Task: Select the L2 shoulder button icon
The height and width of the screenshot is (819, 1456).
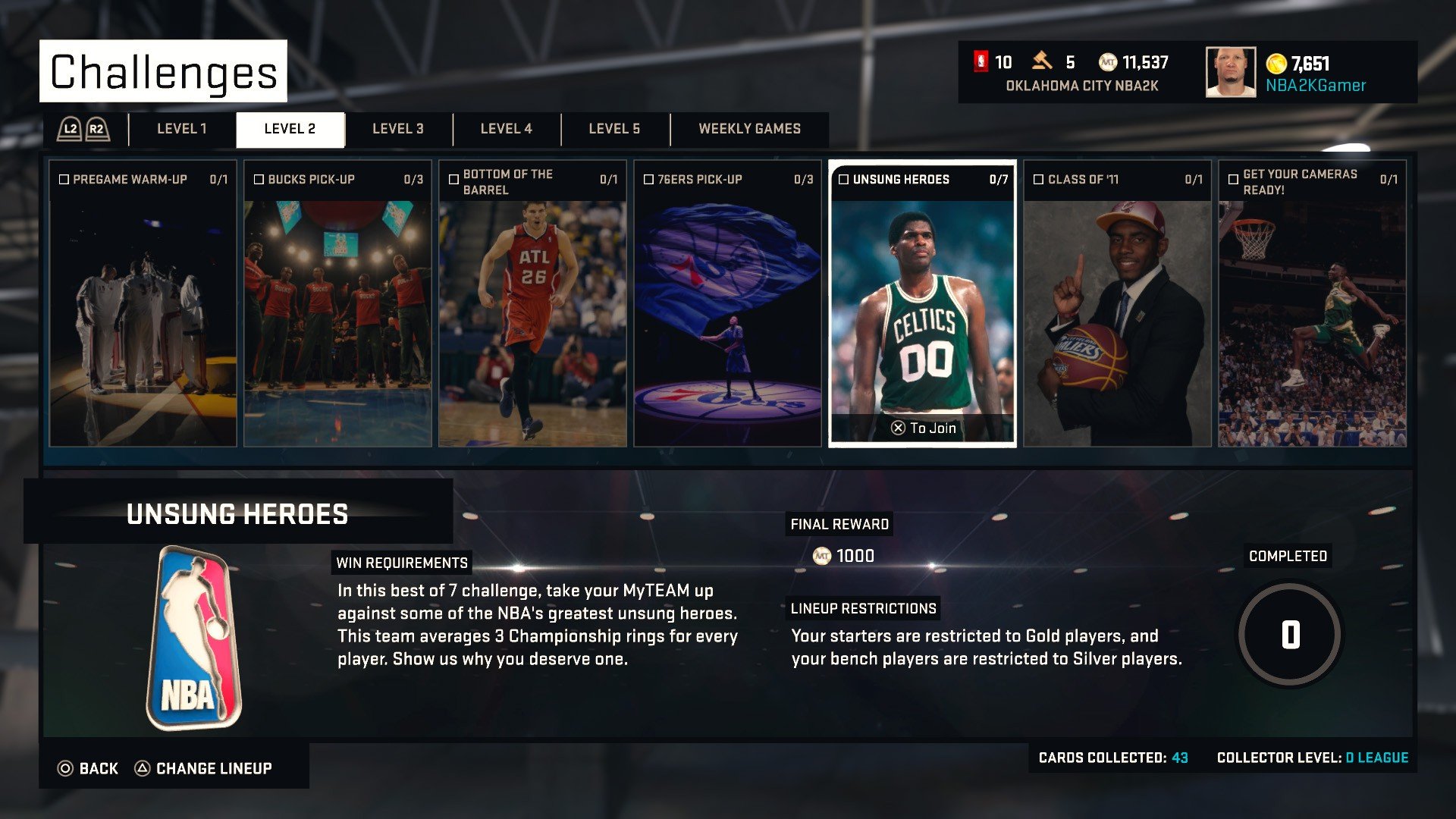Action: click(x=69, y=129)
